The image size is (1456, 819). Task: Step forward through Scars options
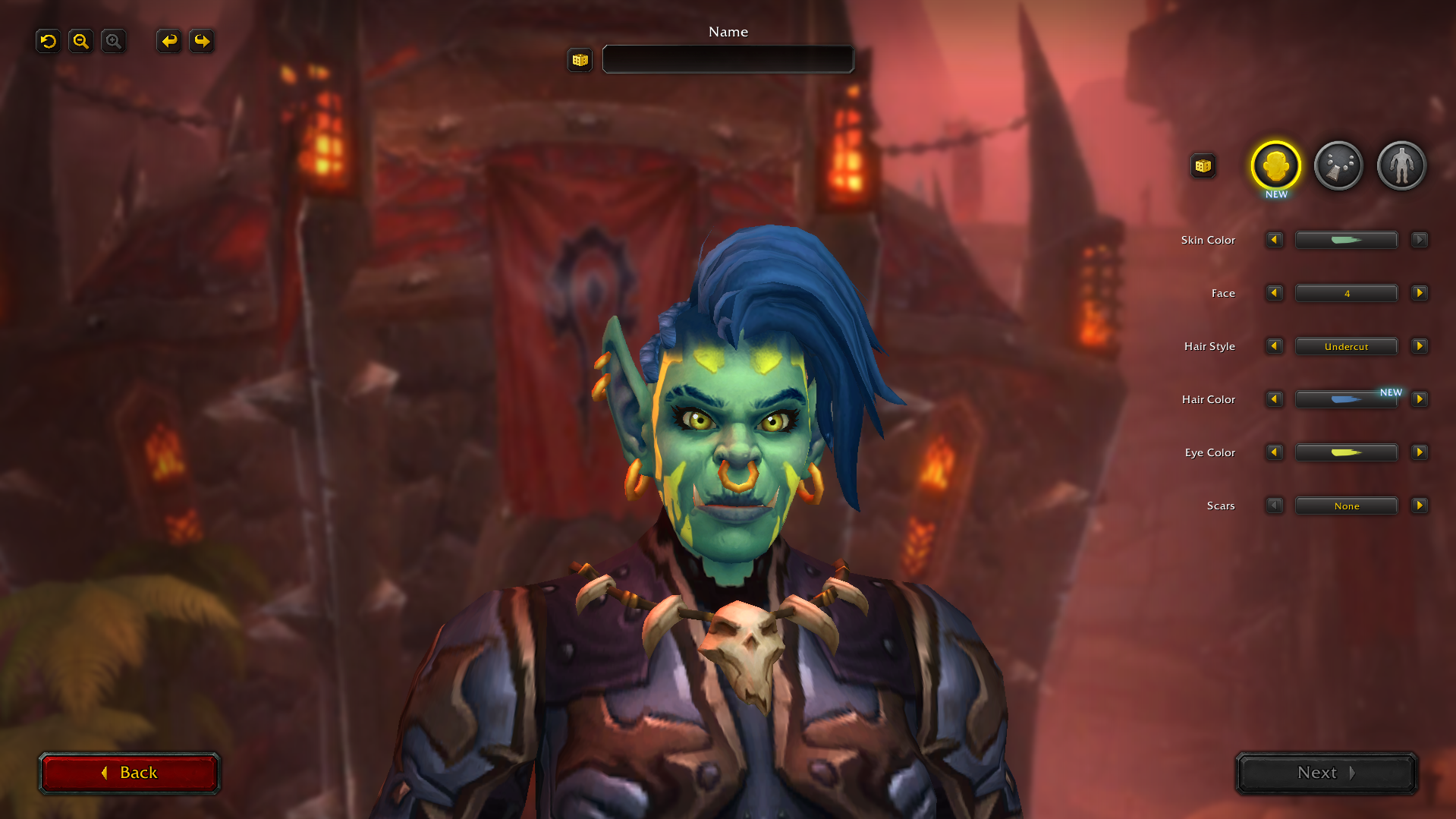(1420, 506)
